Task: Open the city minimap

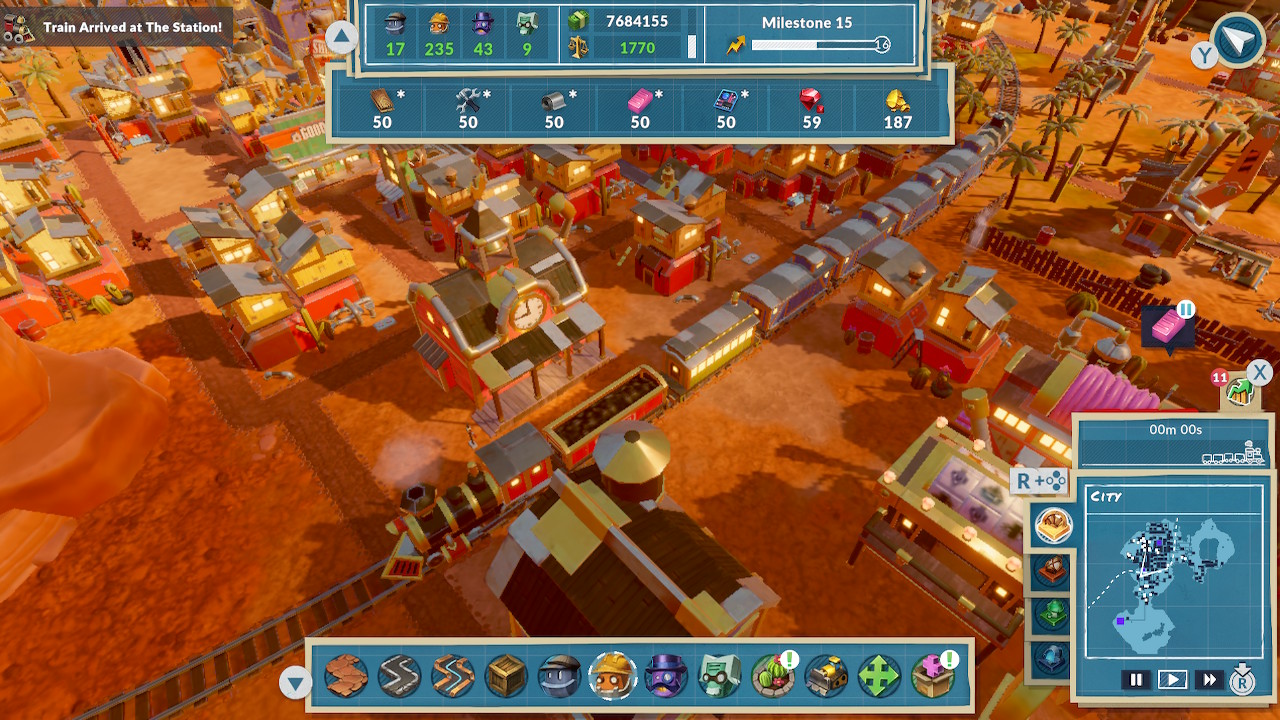Action: [x=1173, y=571]
